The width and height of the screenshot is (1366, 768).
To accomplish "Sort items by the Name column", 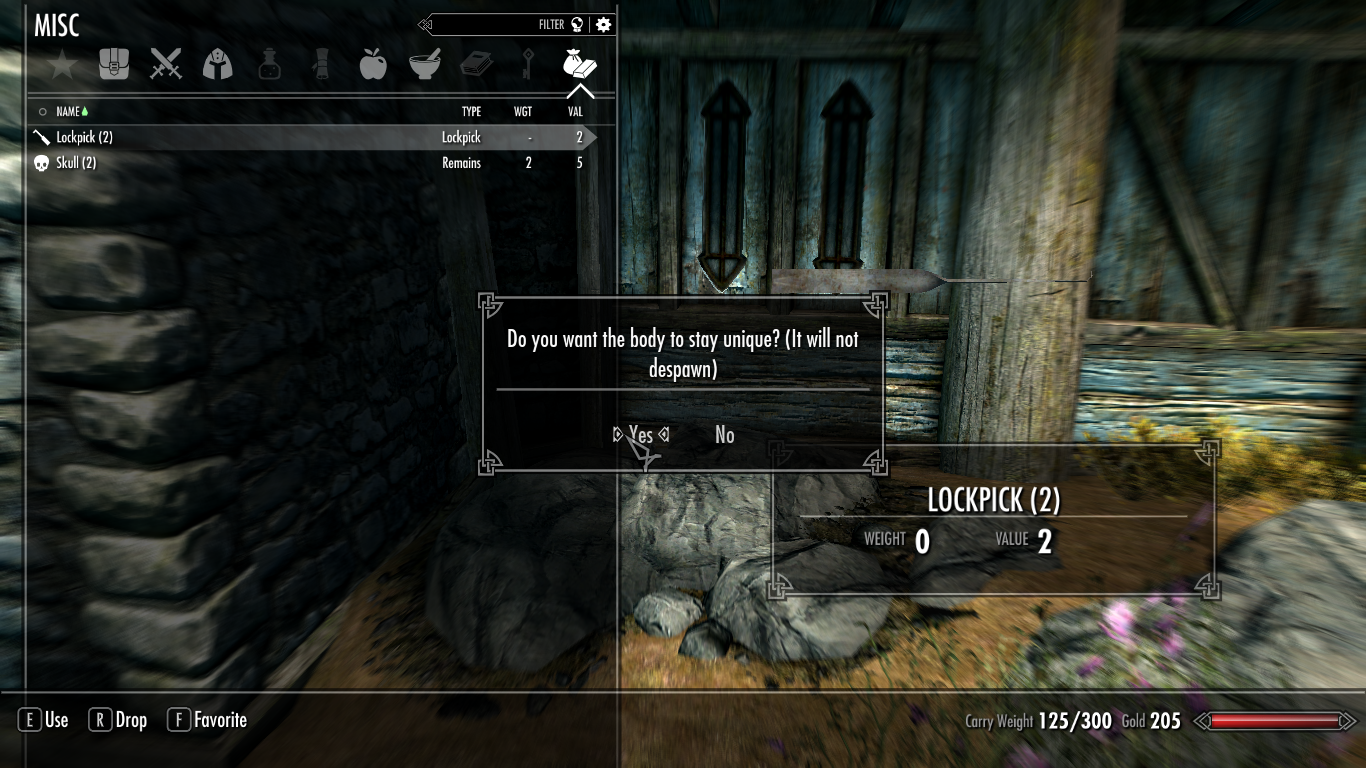I will click(x=68, y=112).
